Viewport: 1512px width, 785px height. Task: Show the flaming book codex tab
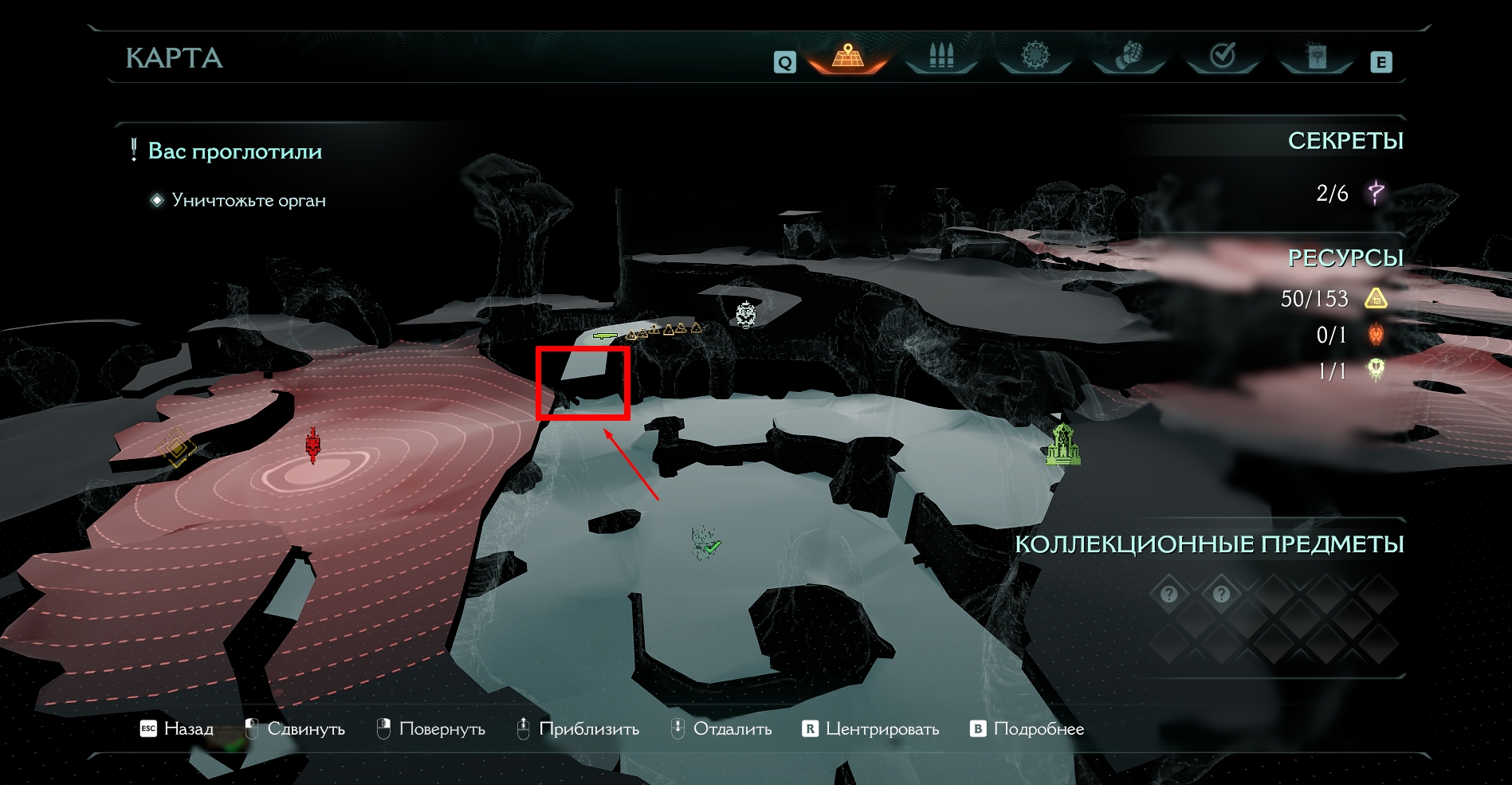point(1317,56)
